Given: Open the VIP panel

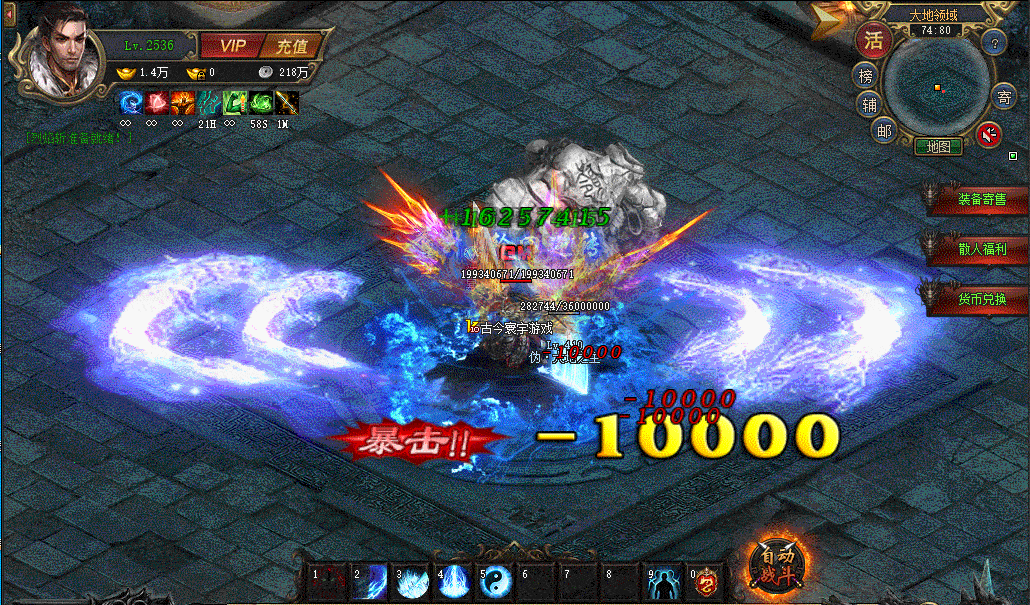Looking at the screenshot, I should point(231,46).
